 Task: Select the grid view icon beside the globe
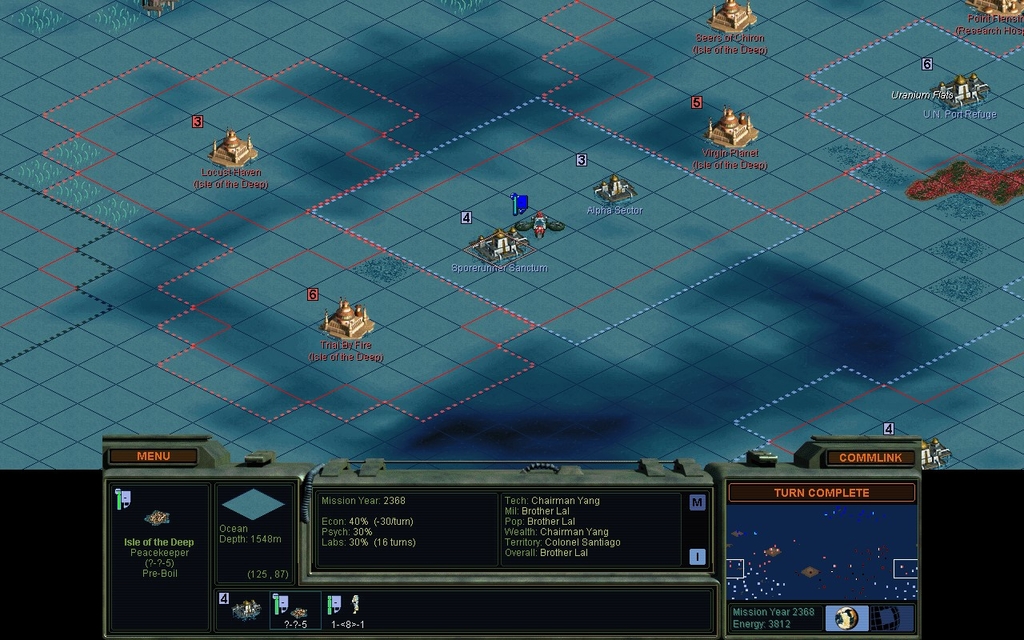pyautogui.click(x=892, y=618)
